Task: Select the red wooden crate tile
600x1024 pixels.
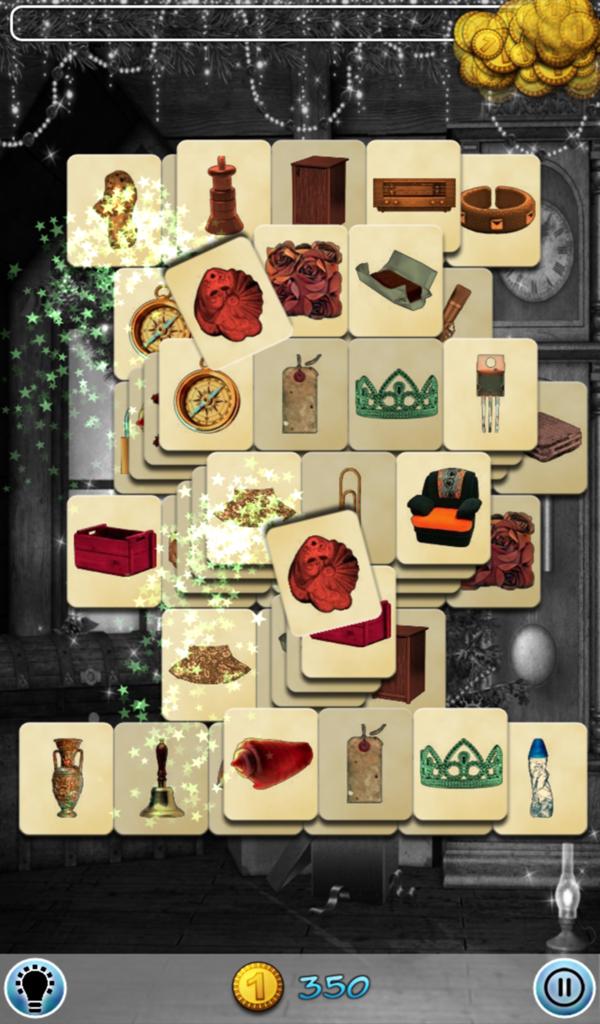Action: [114, 550]
